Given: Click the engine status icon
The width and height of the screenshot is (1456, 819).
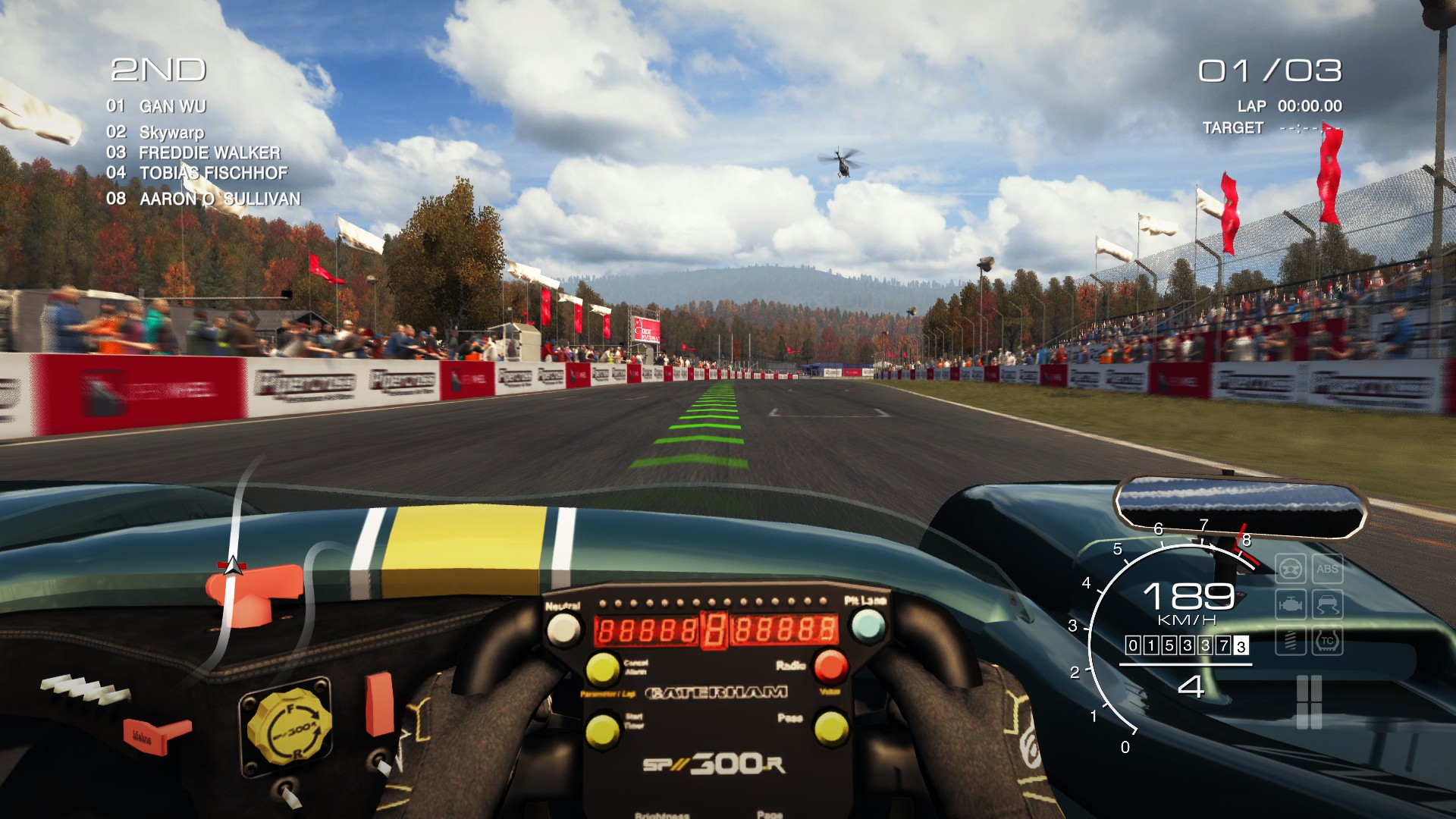Looking at the screenshot, I should [x=1290, y=604].
